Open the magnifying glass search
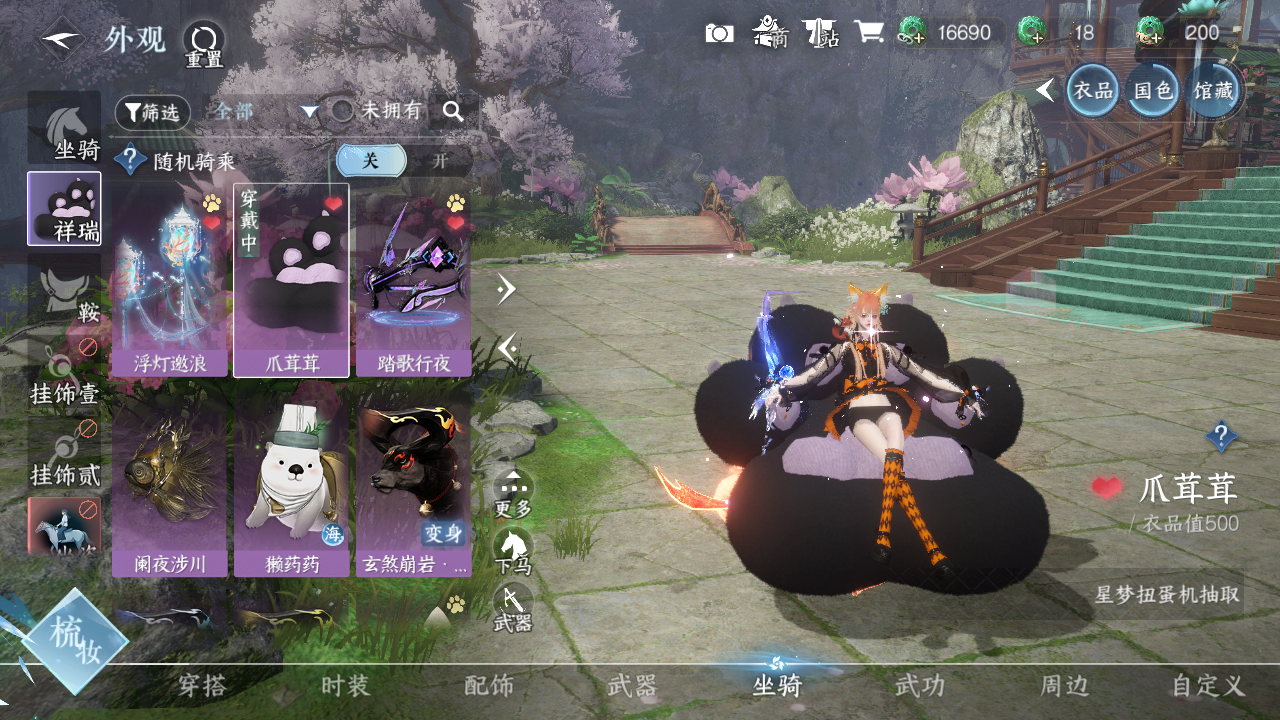 coord(453,112)
